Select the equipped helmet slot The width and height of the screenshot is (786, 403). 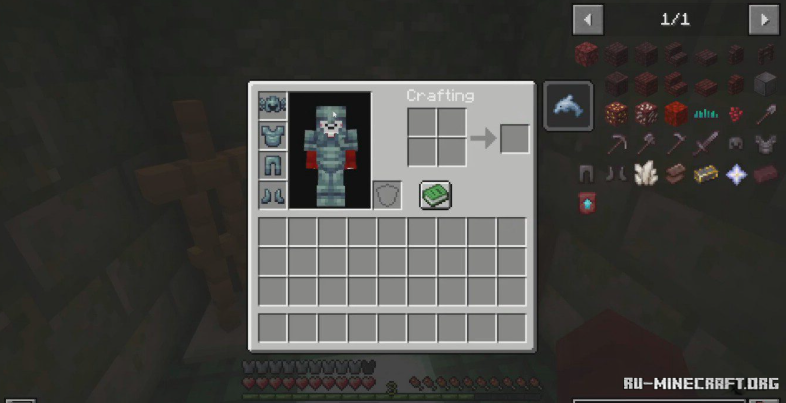(273, 105)
